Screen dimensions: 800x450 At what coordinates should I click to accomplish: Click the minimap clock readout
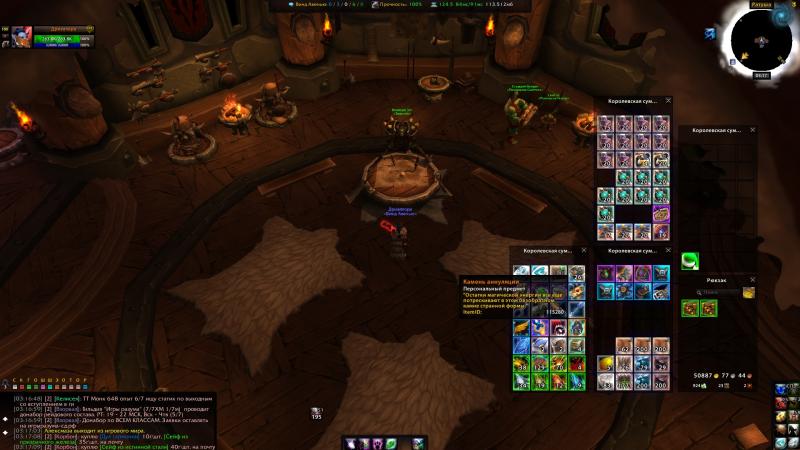coord(761,75)
